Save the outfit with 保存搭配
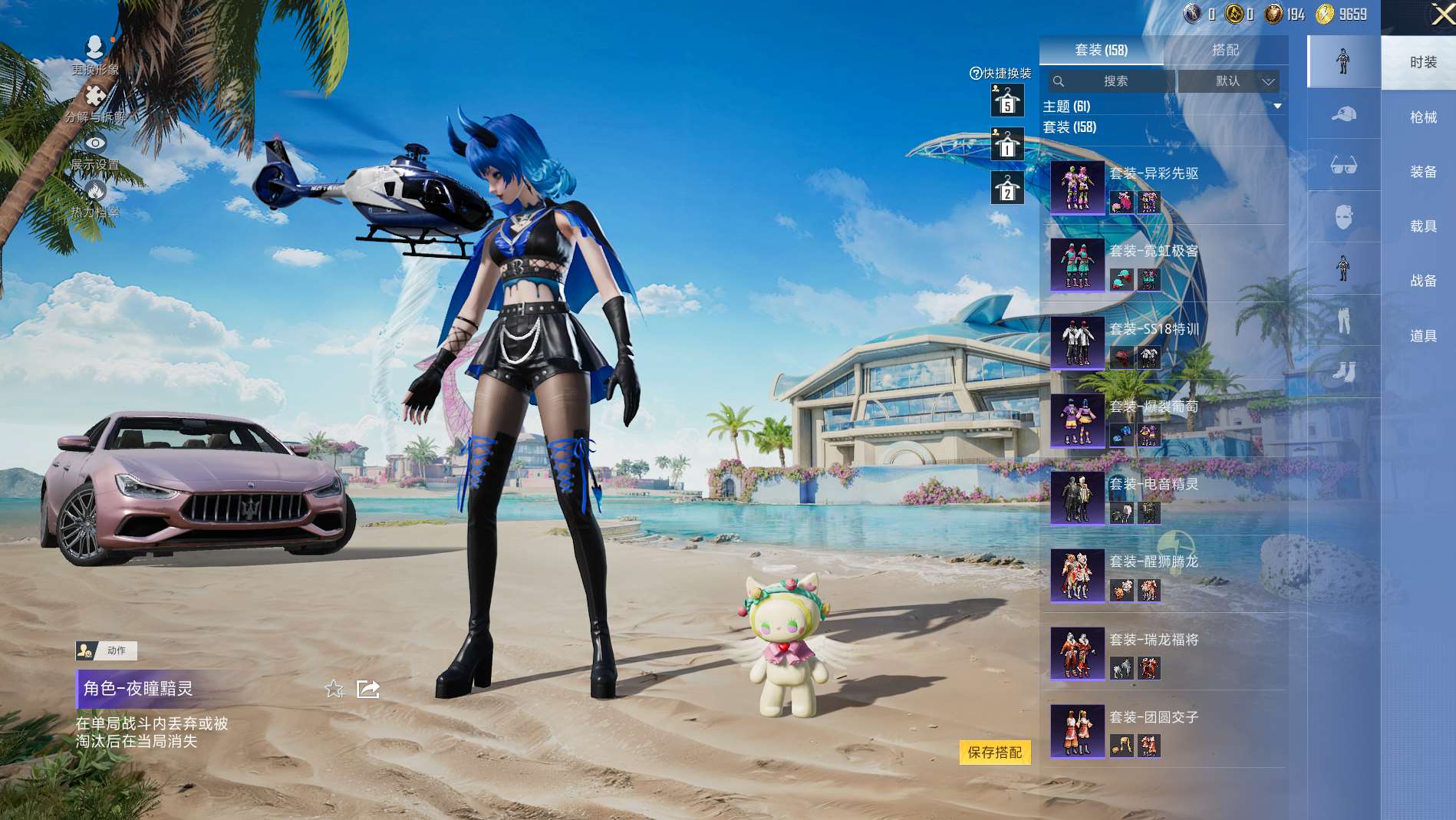Image resolution: width=1456 pixels, height=820 pixels. (x=994, y=752)
